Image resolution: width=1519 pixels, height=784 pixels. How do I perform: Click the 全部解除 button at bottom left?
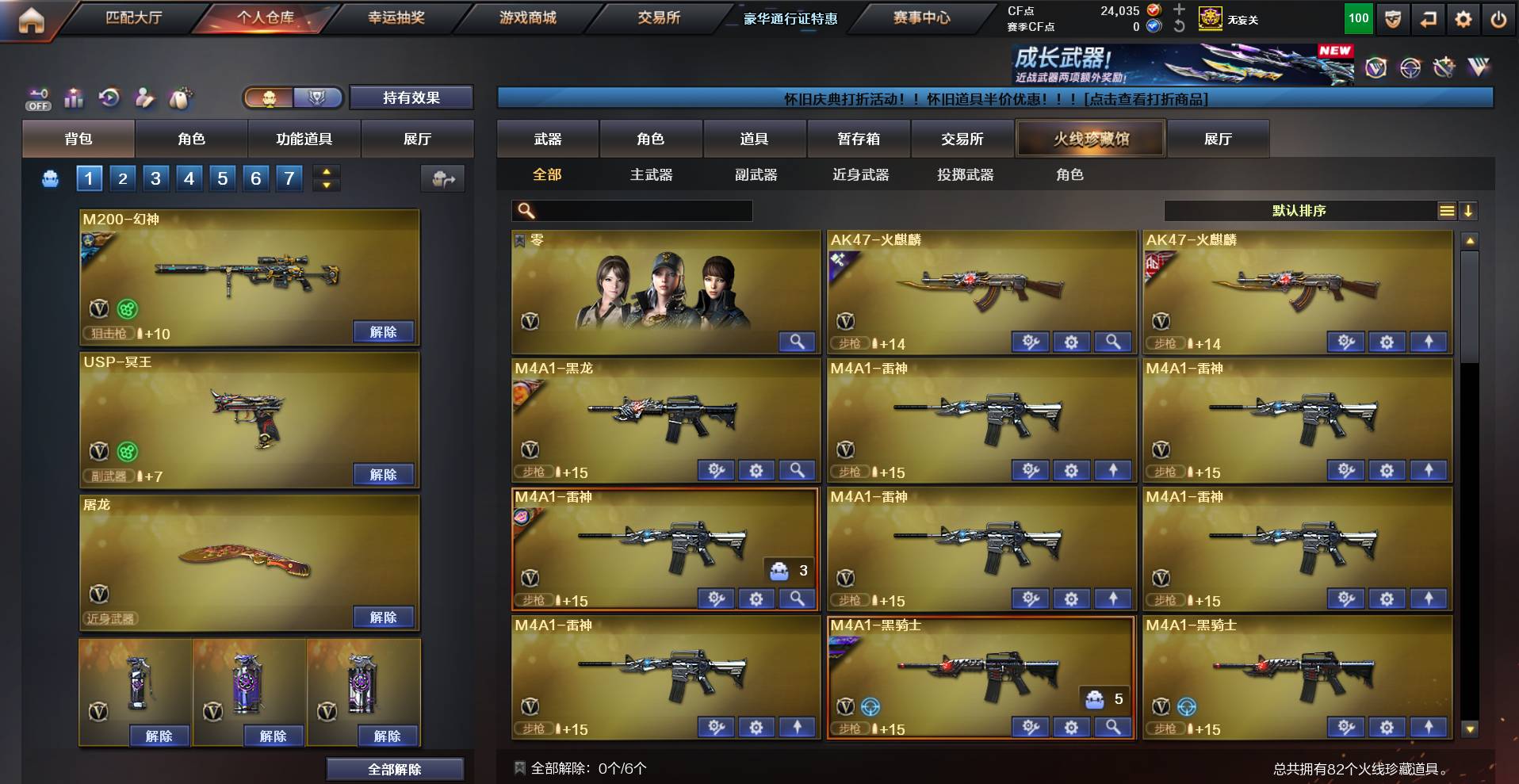click(x=394, y=768)
